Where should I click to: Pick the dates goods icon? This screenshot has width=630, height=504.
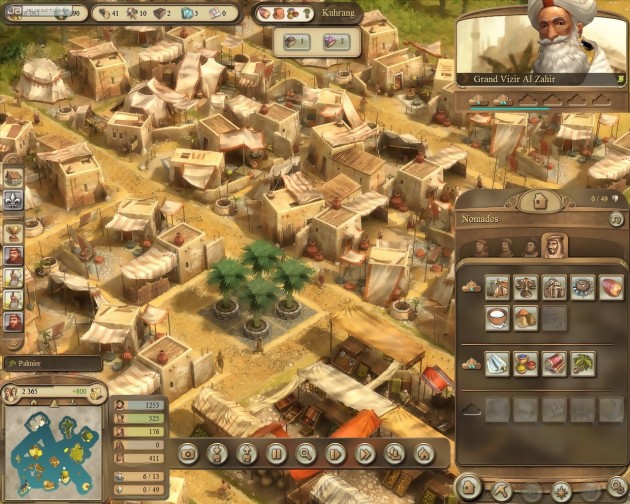coord(609,289)
